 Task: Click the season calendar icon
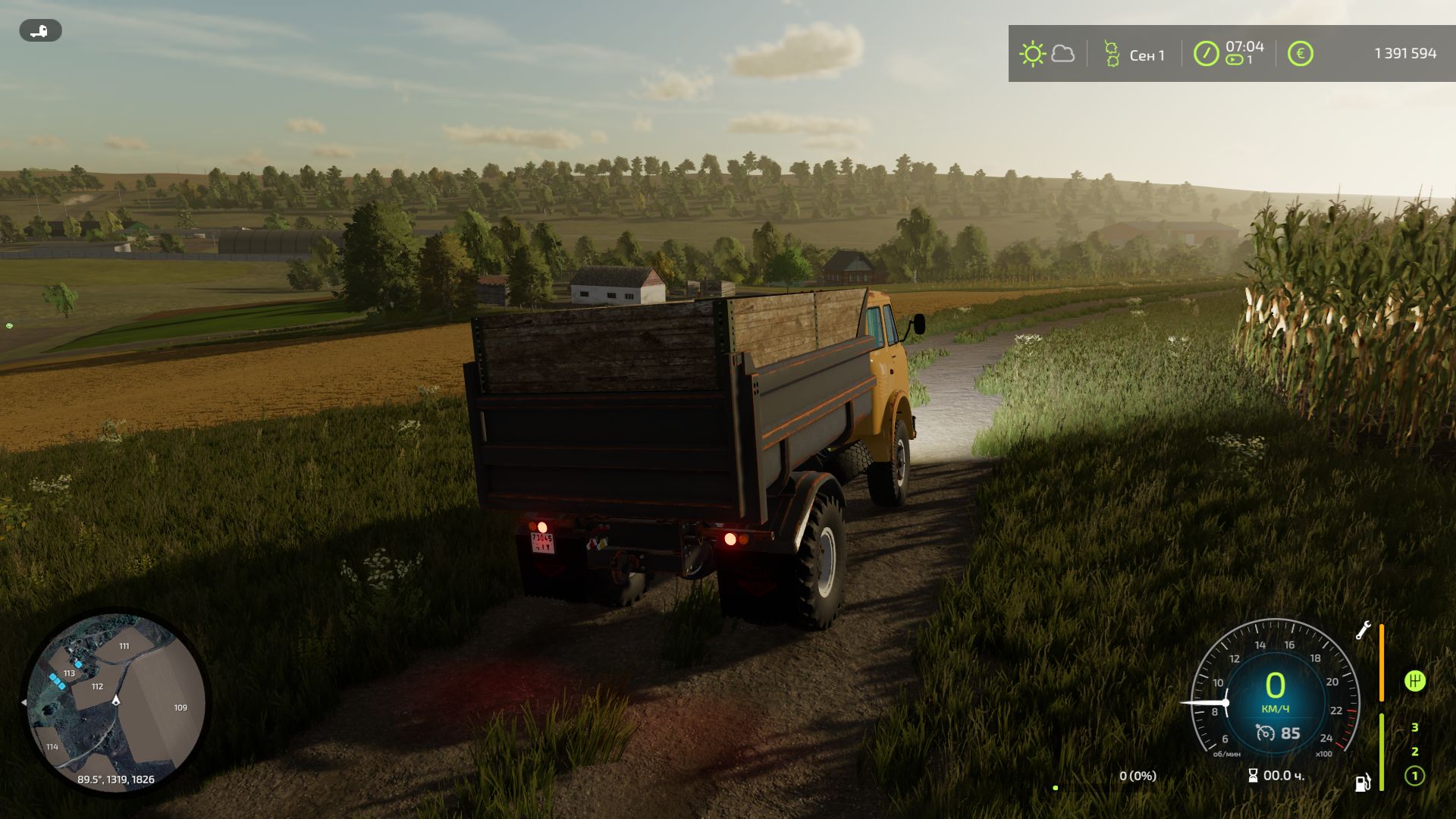pyautogui.click(x=1112, y=54)
